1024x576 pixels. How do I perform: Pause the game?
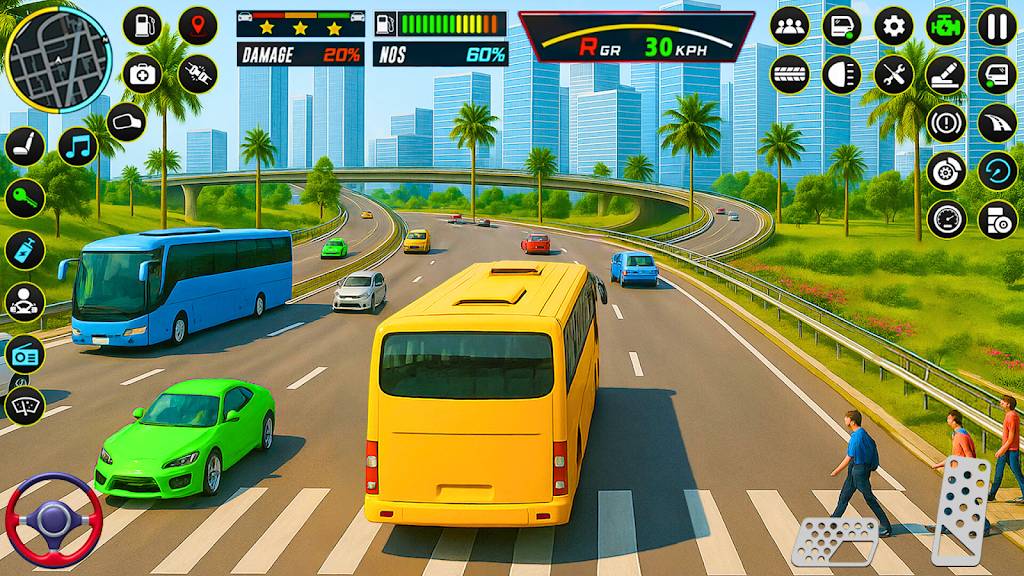click(996, 26)
